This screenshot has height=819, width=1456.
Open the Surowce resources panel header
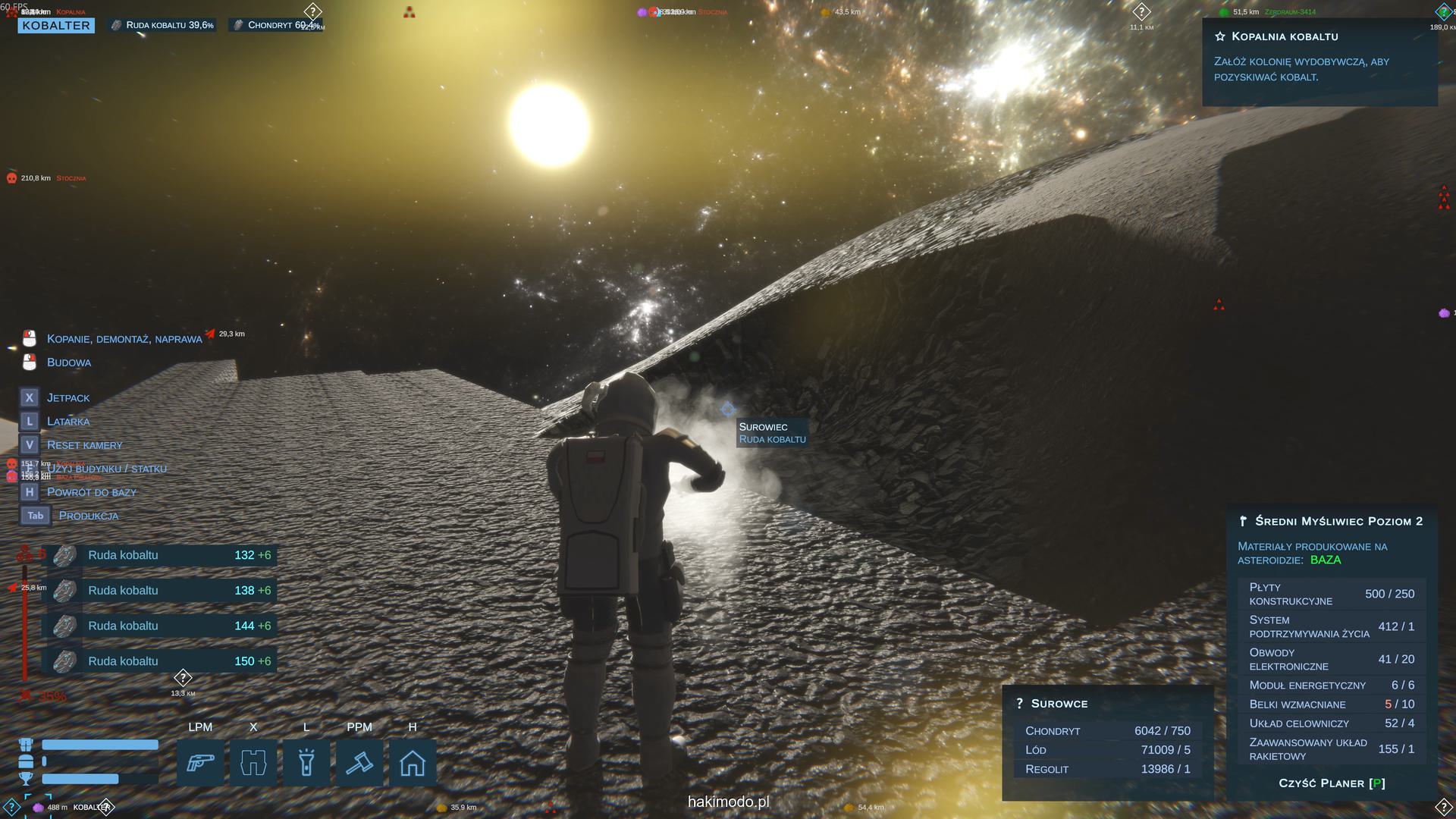1059,704
